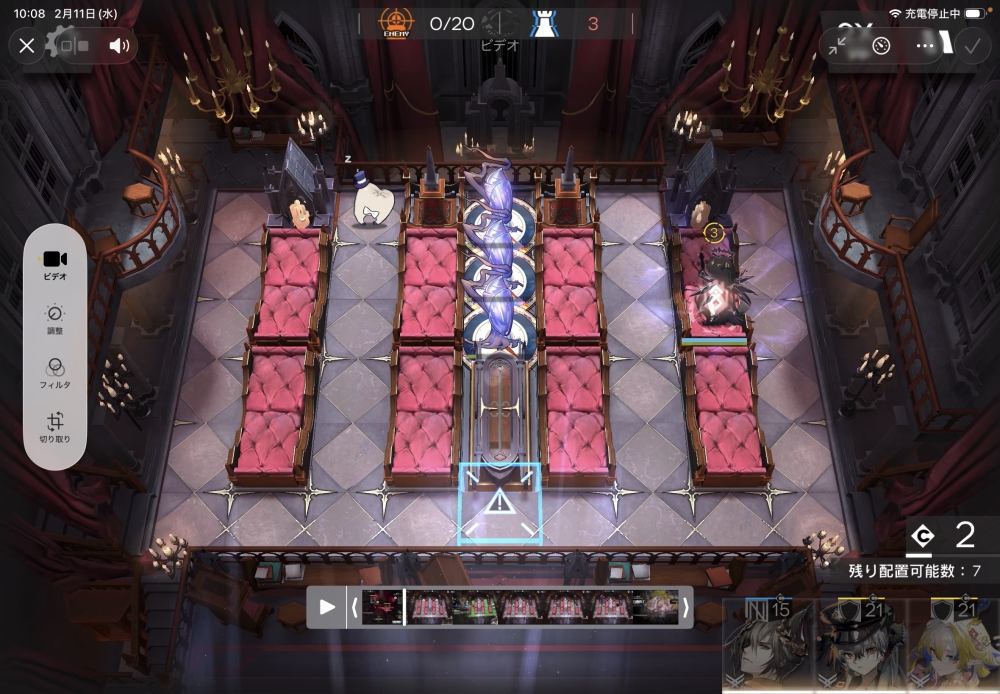This screenshot has width=1000, height=694.
Task: Close the video editor with the X button
Action: [27, 45]
